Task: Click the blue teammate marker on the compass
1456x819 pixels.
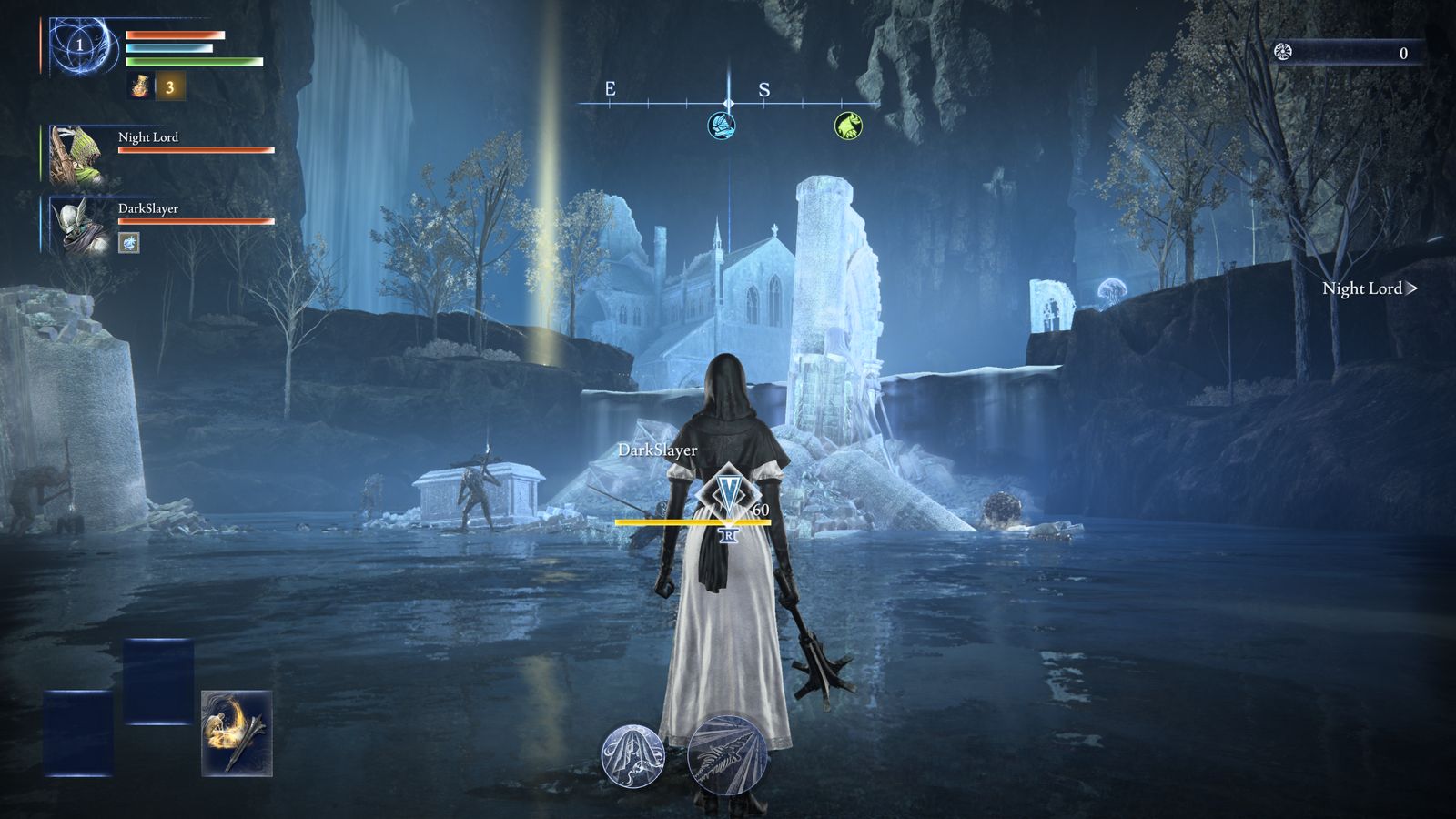Action: point(722,126)
